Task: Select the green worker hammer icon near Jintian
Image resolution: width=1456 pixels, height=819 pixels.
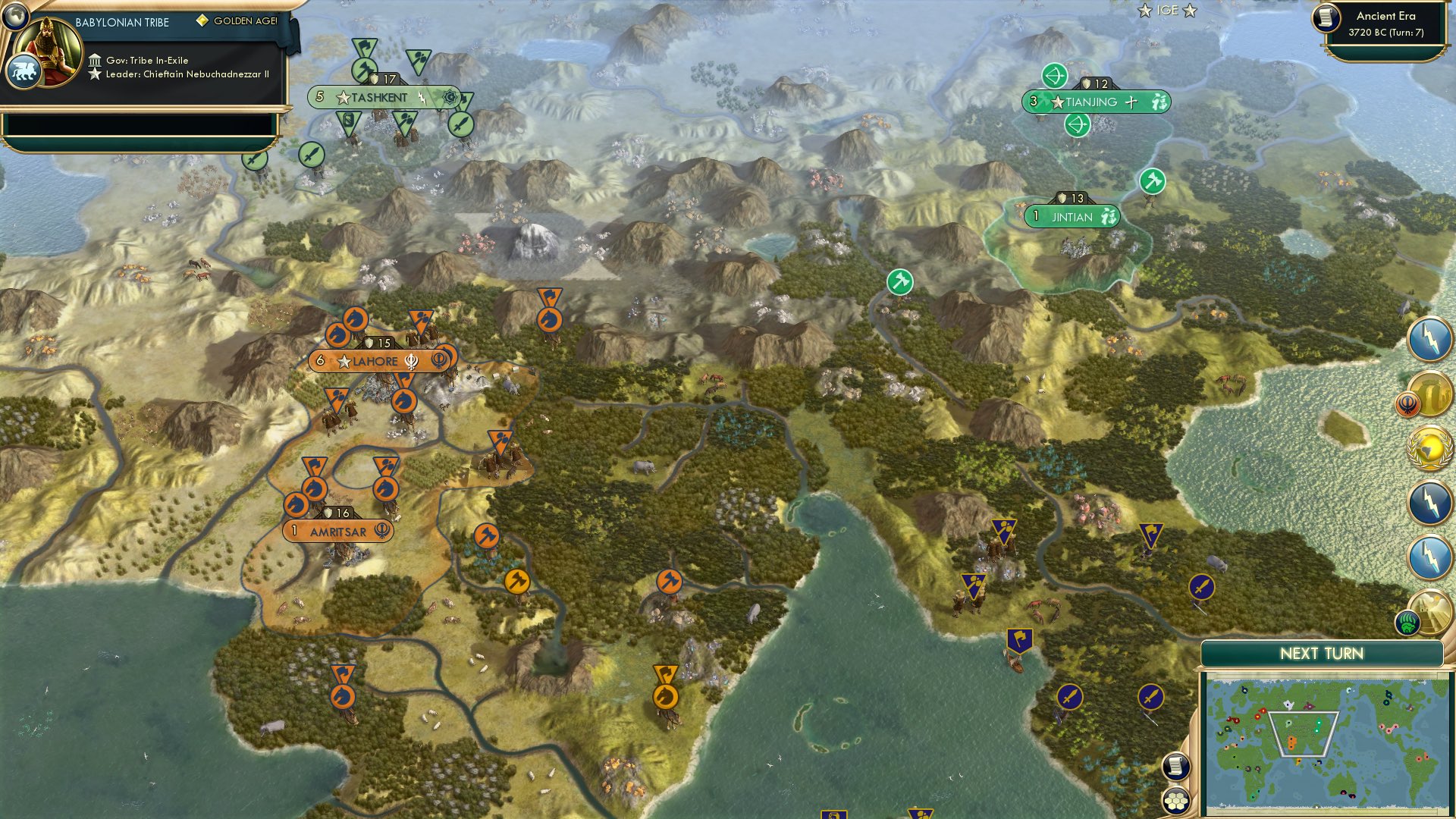Action: [1150, 182]
